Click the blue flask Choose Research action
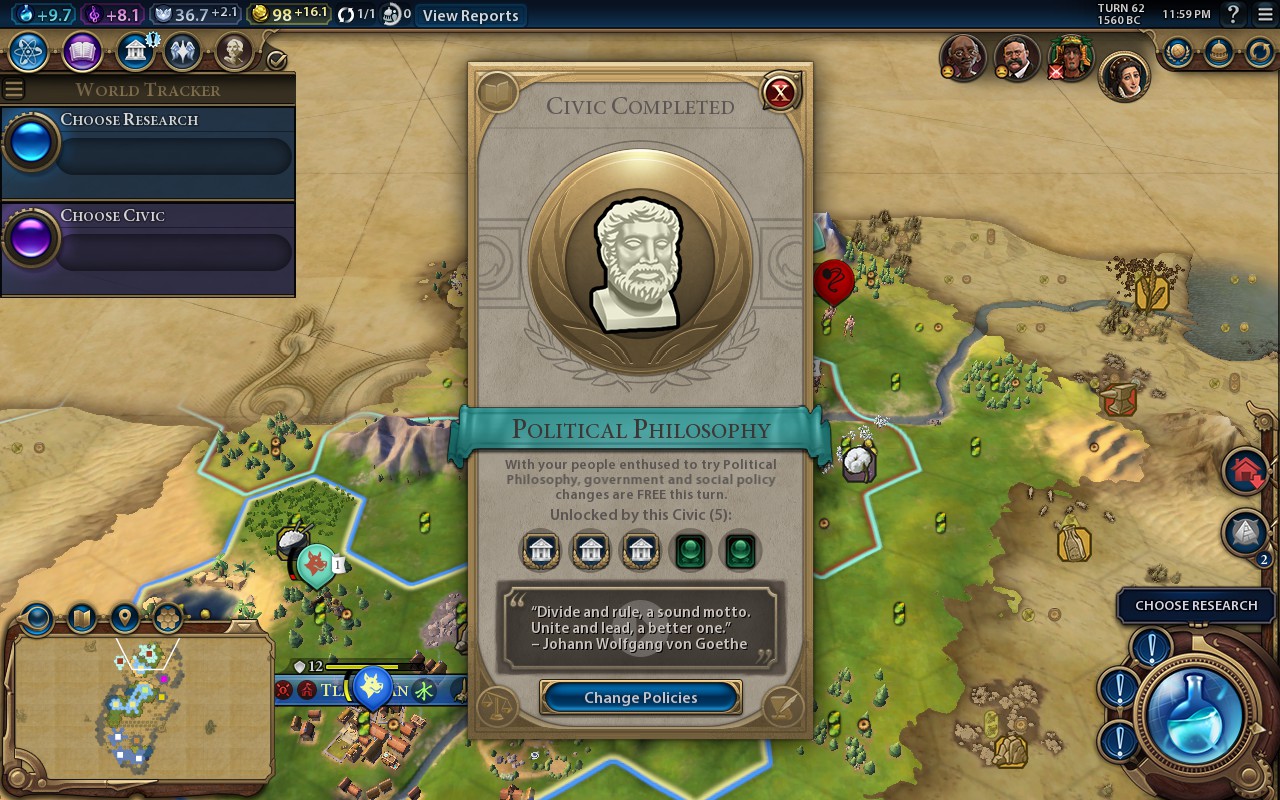The height and width of the screenshot is (800, 1280). pos(1194,715)
